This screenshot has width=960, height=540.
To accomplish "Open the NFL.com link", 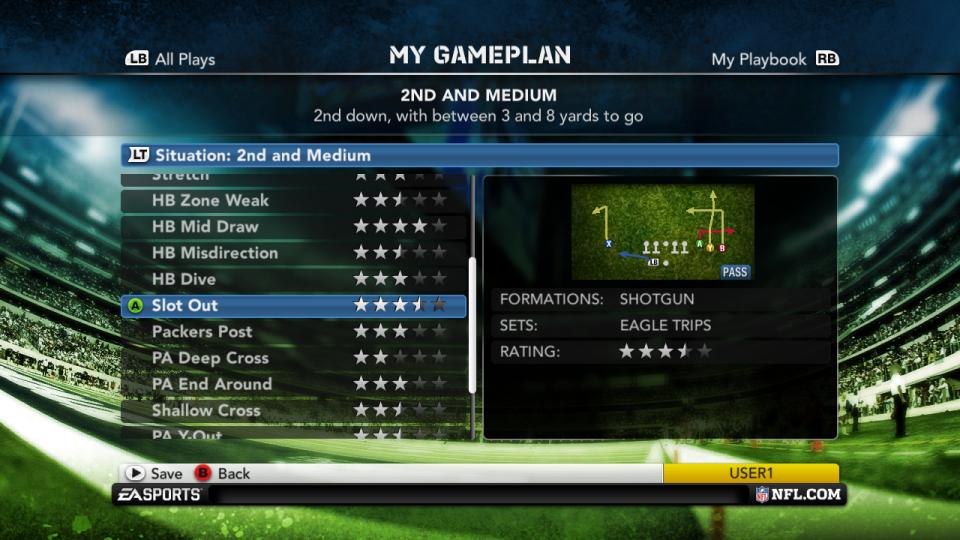I will tap(800, 494).
